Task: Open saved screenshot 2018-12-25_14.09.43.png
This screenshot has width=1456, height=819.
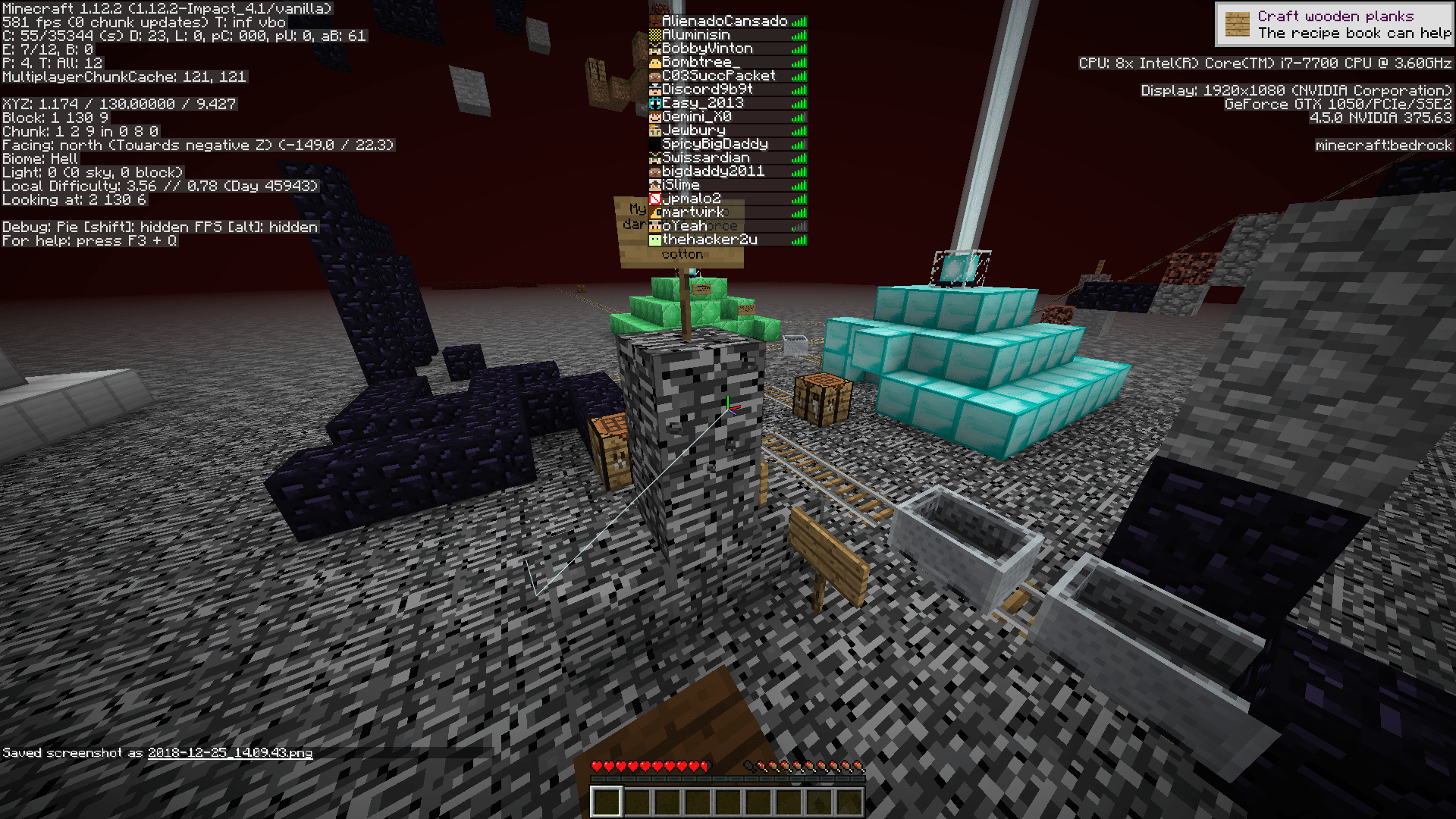Action: point(230,755)
